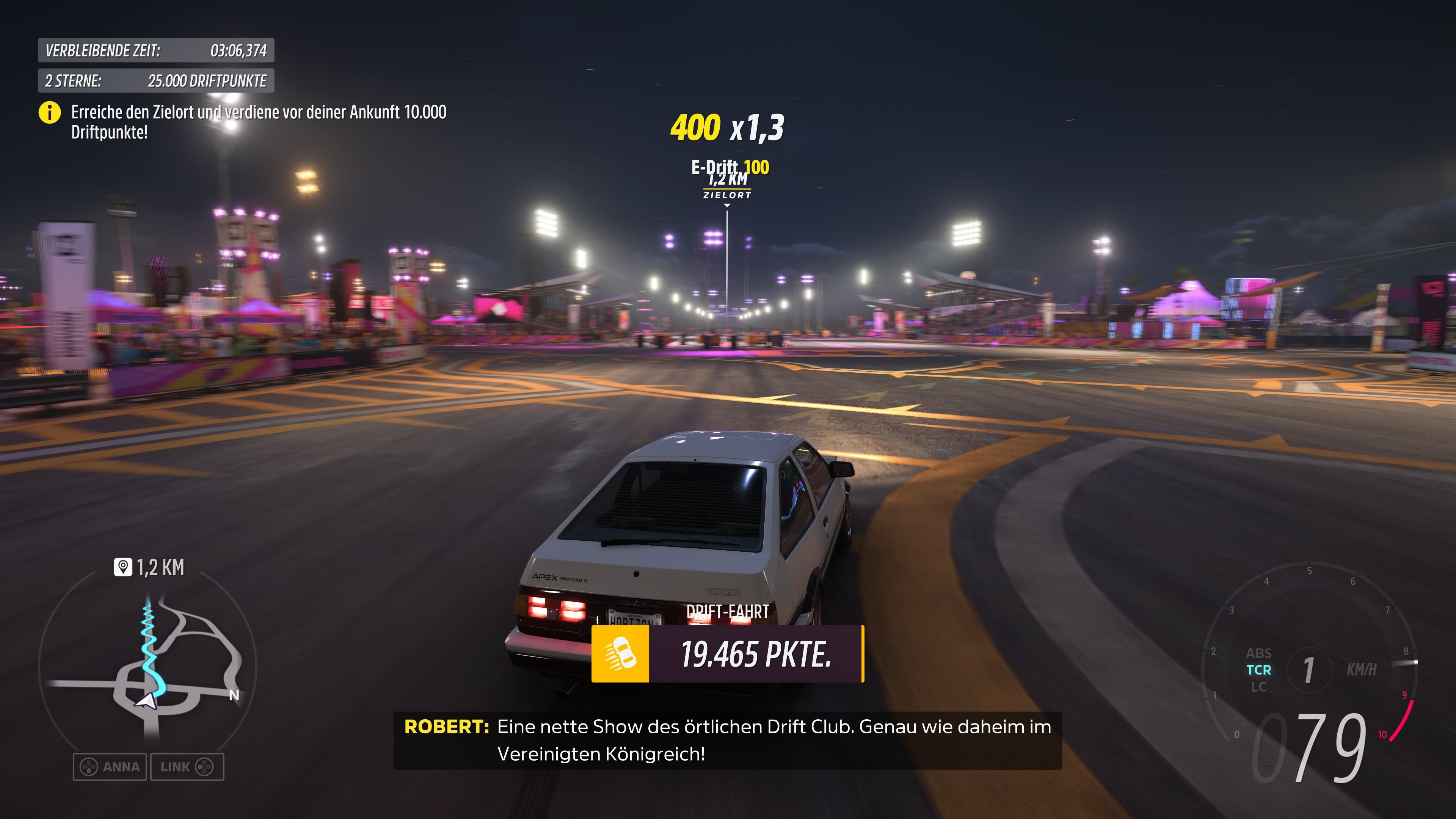Open the ANNA assistant
Screen dimensions: 1456x819
pyautogui.click(x=110, y=767)
